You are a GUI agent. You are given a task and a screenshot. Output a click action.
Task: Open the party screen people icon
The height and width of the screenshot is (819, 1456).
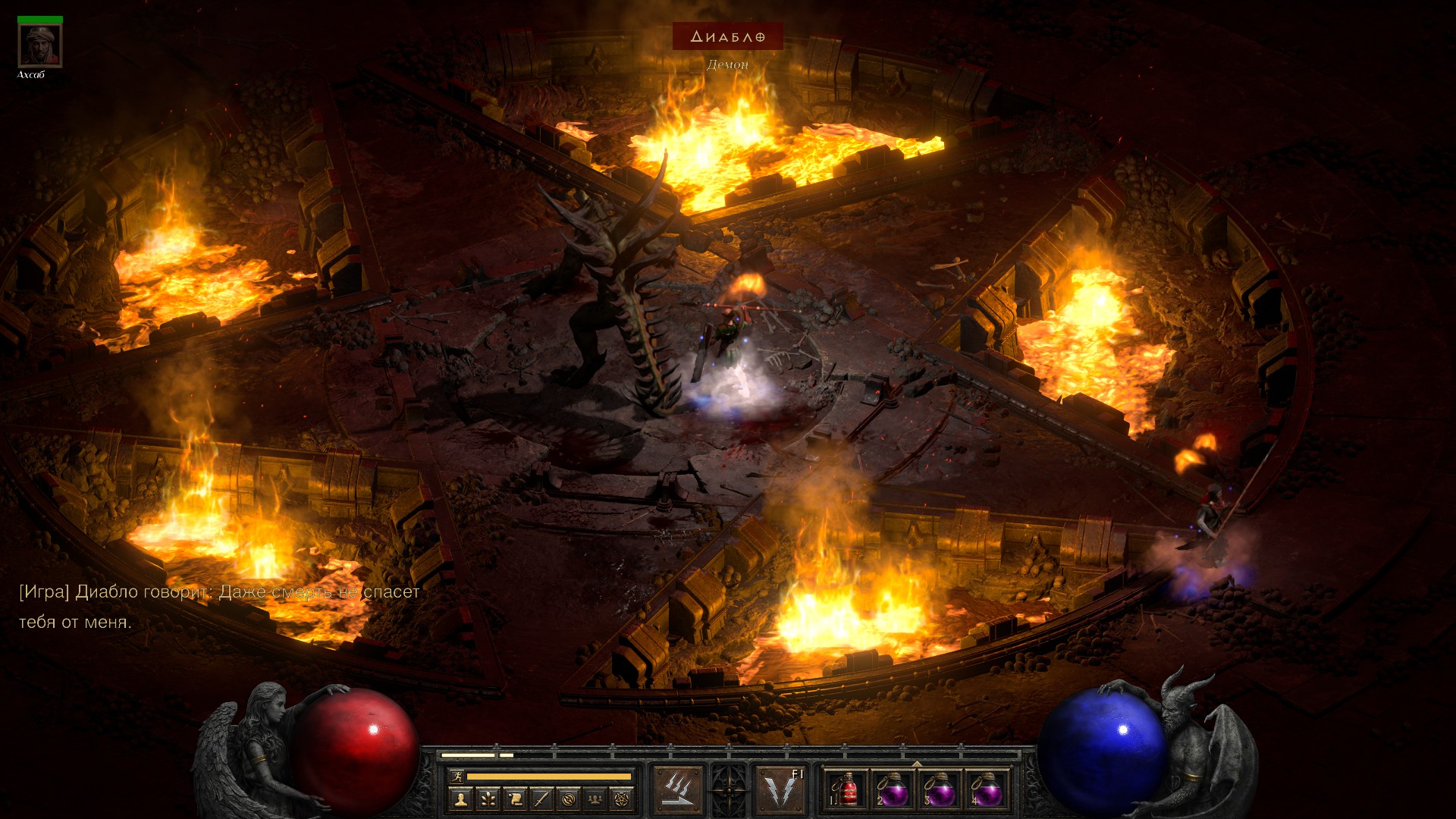tap(596, 799)
